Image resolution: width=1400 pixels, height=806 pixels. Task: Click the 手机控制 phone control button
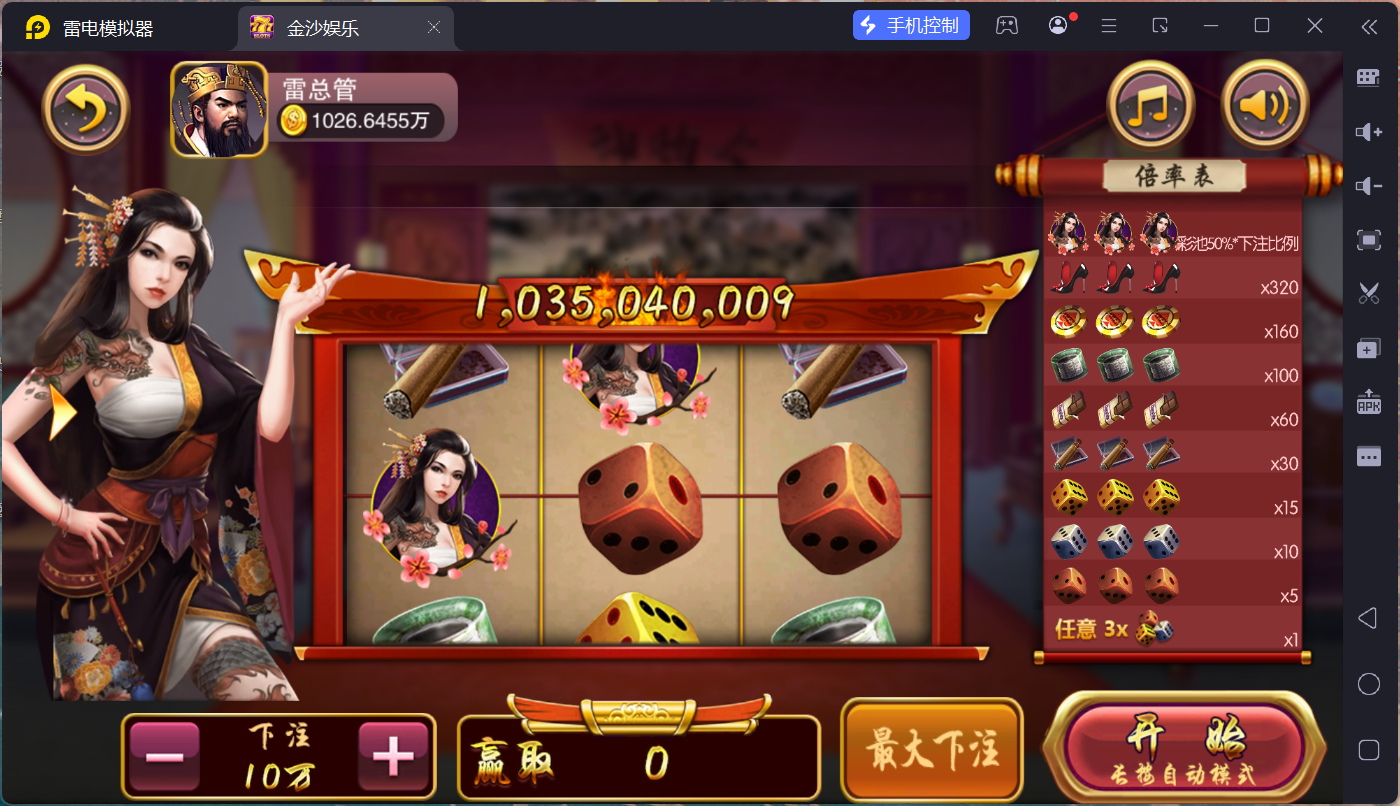[911, 24]
